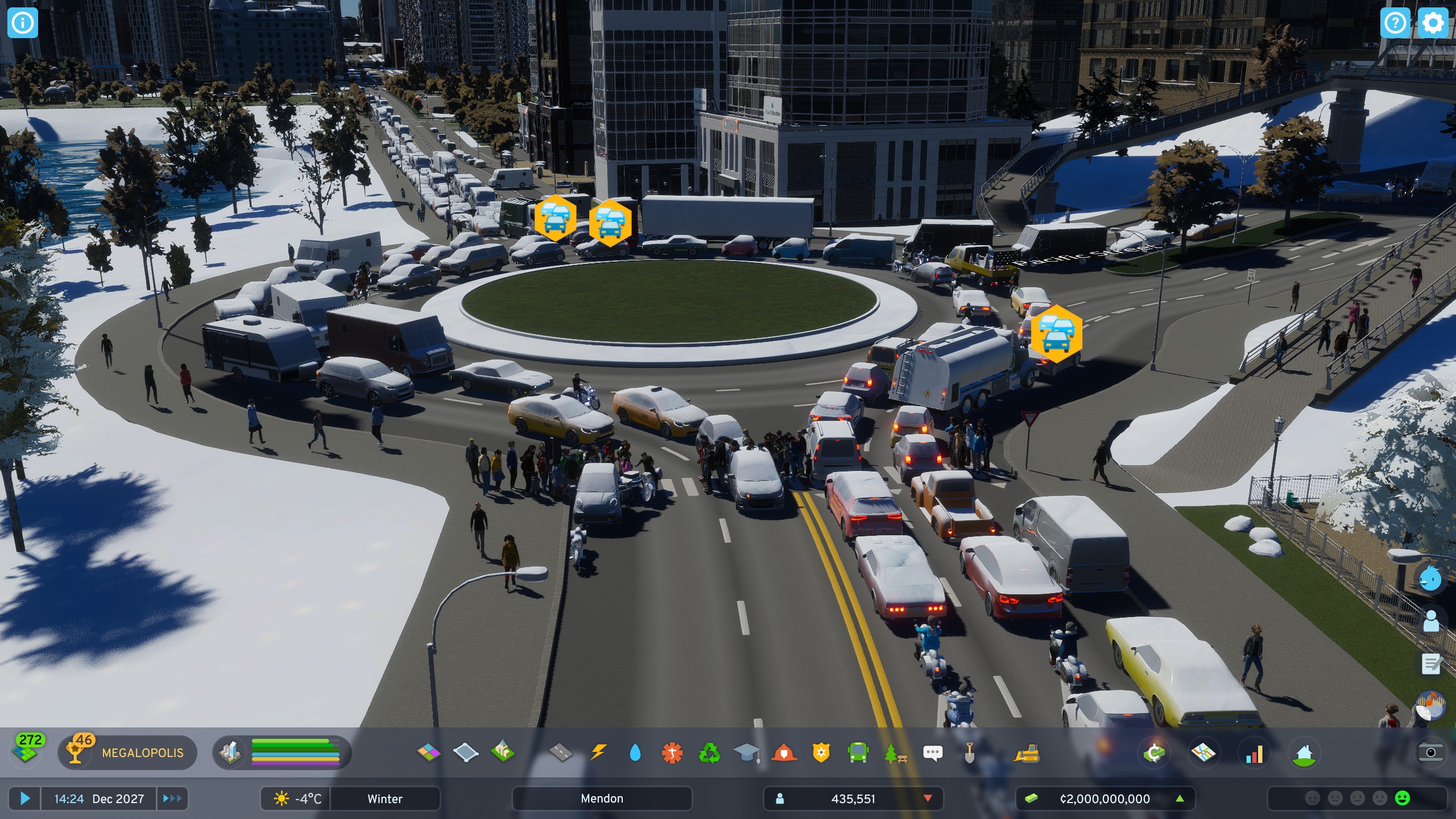Open the Garbage Management menu
This screenshot has width=1456, height=819.
tap(710, 752)
